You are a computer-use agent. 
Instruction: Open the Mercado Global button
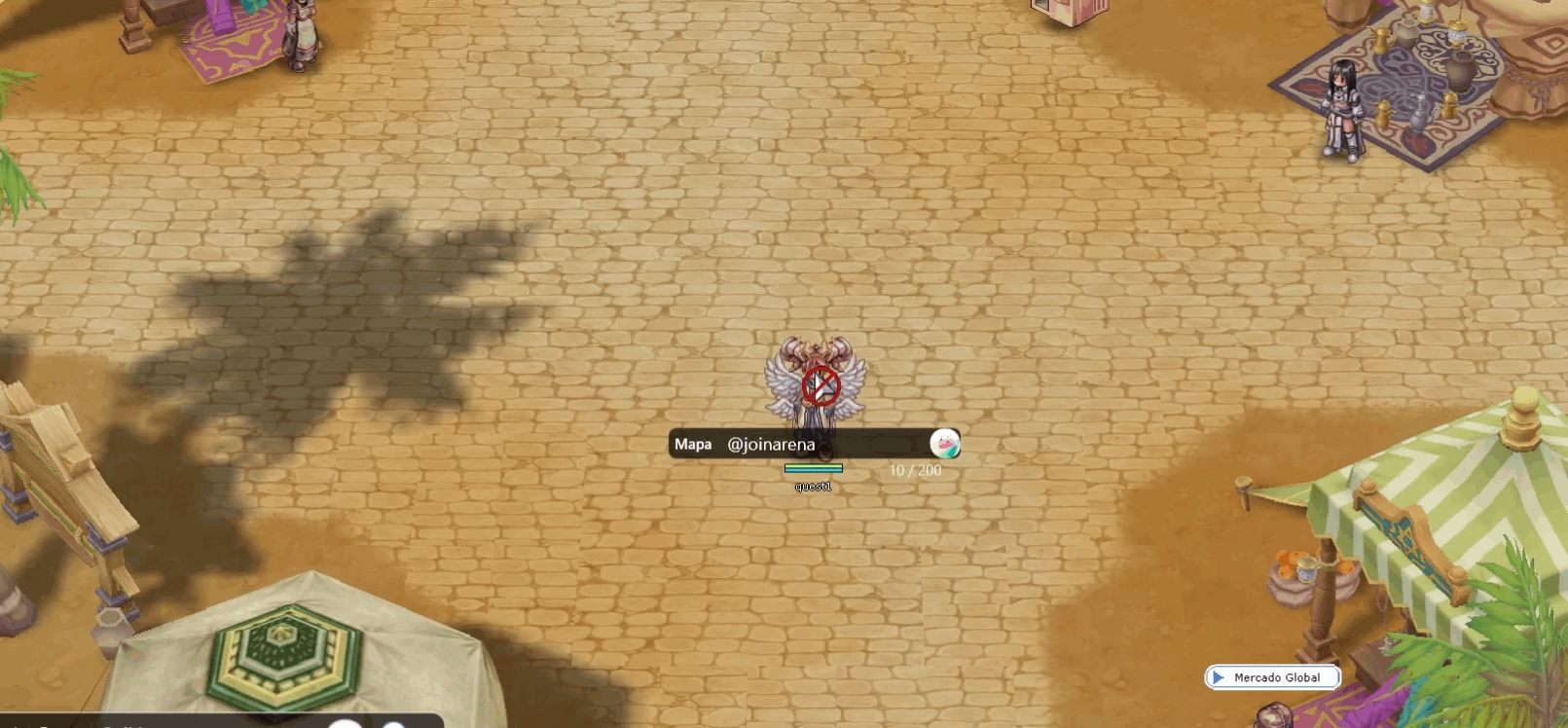point(1273,677)
